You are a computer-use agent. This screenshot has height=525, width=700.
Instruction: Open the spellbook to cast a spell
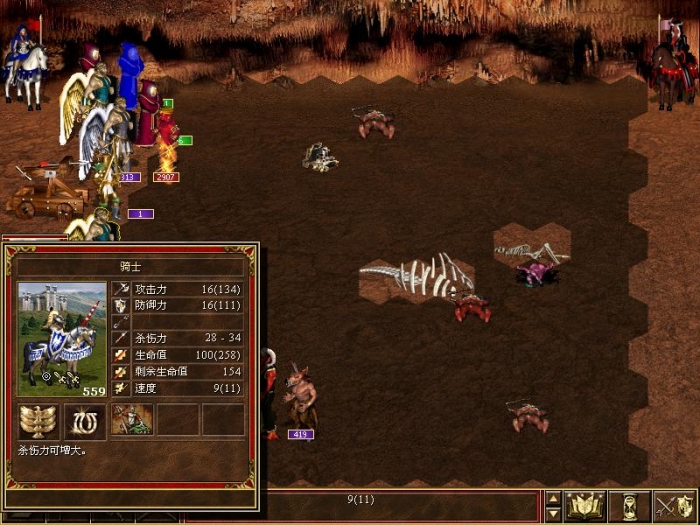point(586,506)
